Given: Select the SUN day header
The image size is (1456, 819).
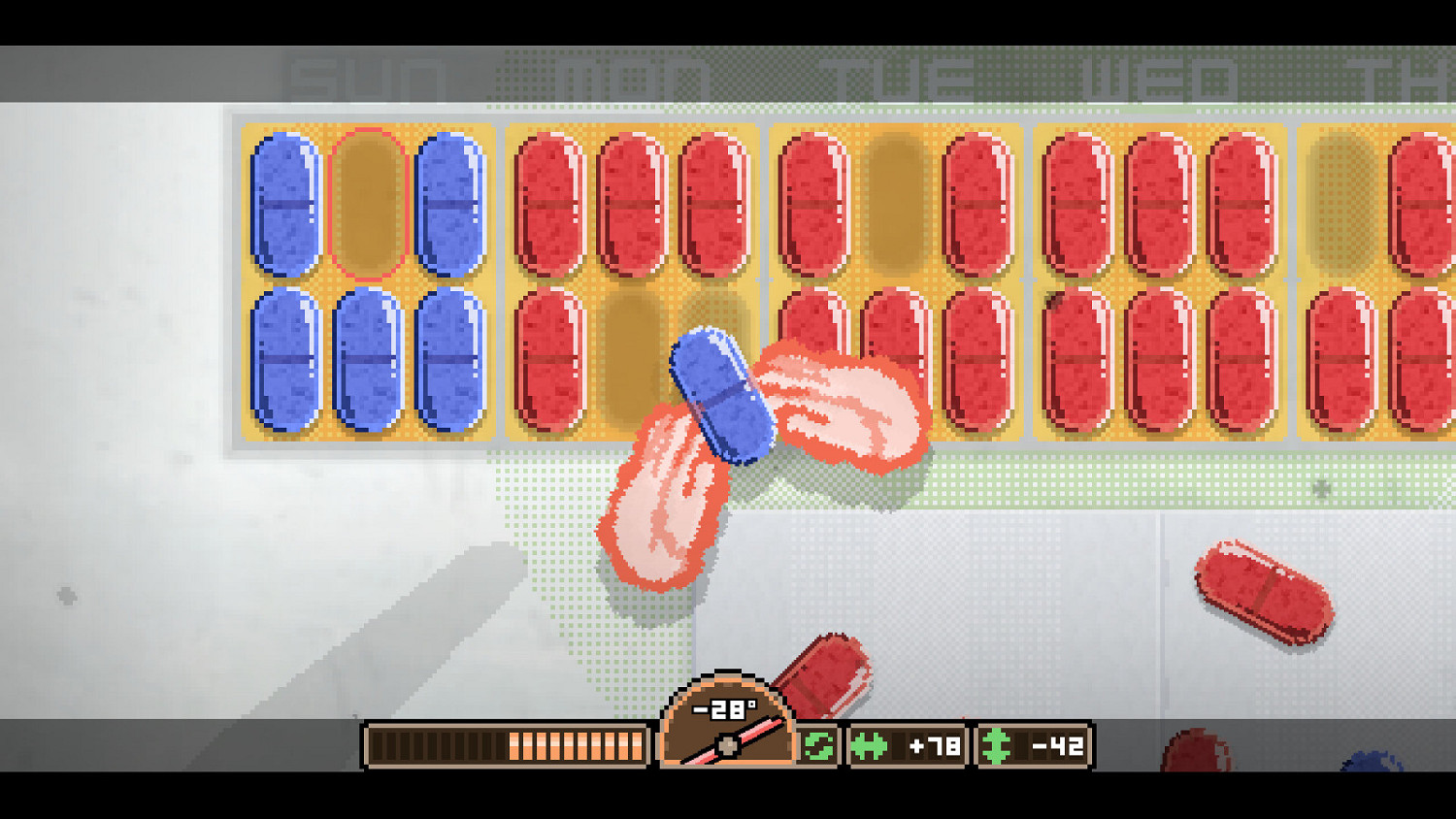Looking at the screenshot, I should point(364,78).
